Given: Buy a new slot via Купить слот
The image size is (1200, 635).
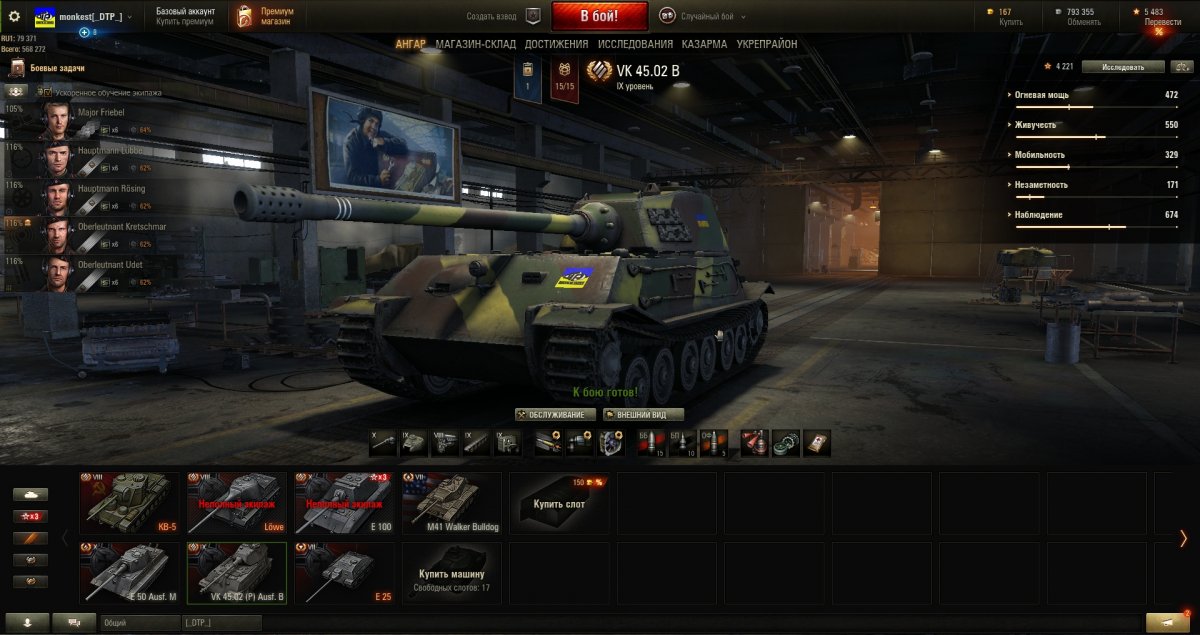Looking at the screenshot, I should tap(560, 502).
